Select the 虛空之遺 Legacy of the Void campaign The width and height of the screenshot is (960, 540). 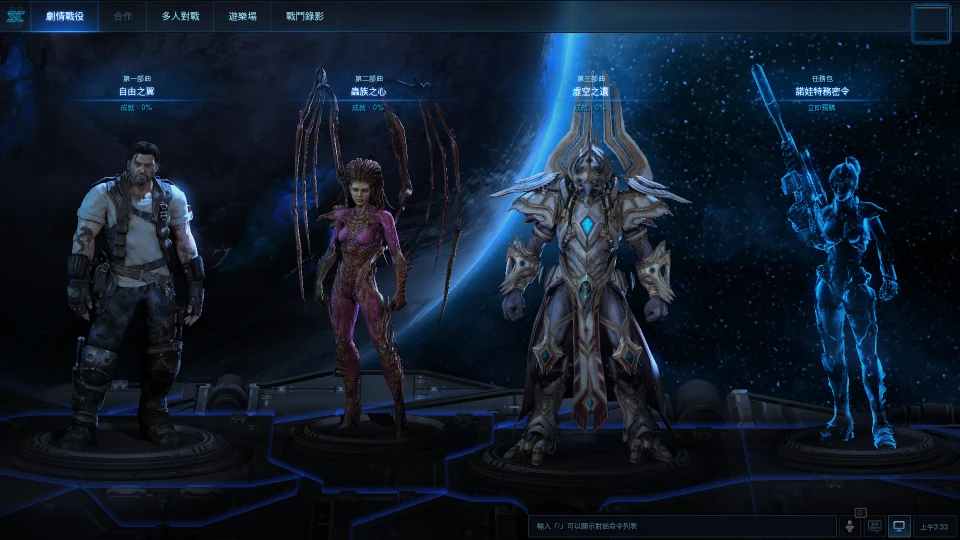[592, 91]
